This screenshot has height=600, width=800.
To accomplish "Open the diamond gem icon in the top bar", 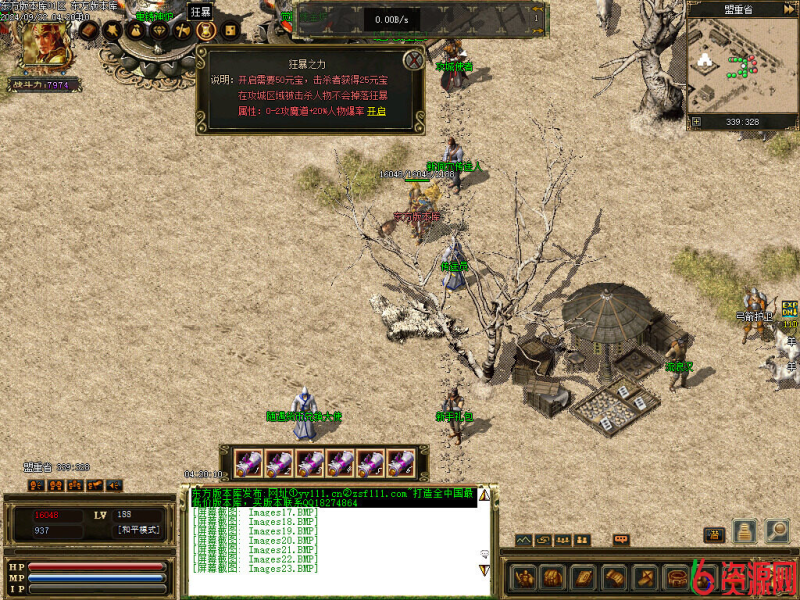I will coord(159,31).
